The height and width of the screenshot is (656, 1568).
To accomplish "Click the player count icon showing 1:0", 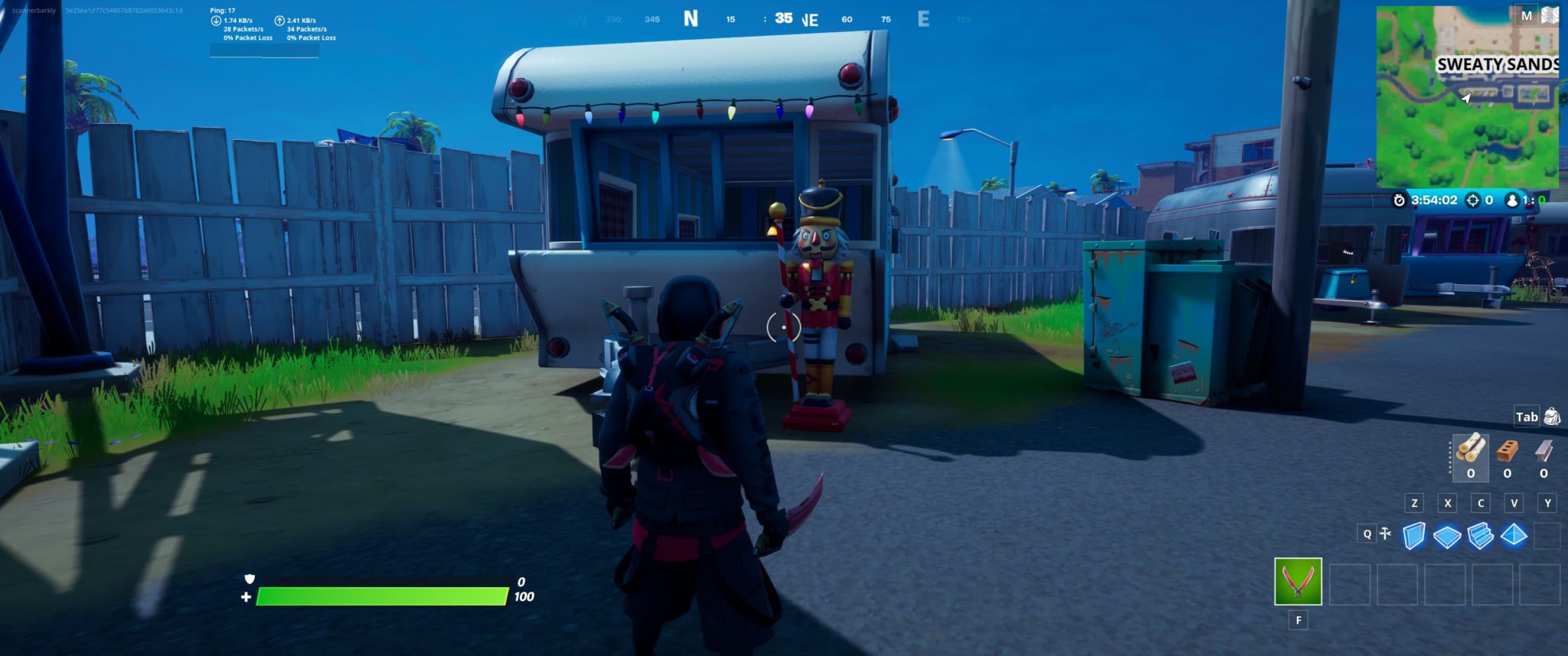I will (x=1513, y=201).
